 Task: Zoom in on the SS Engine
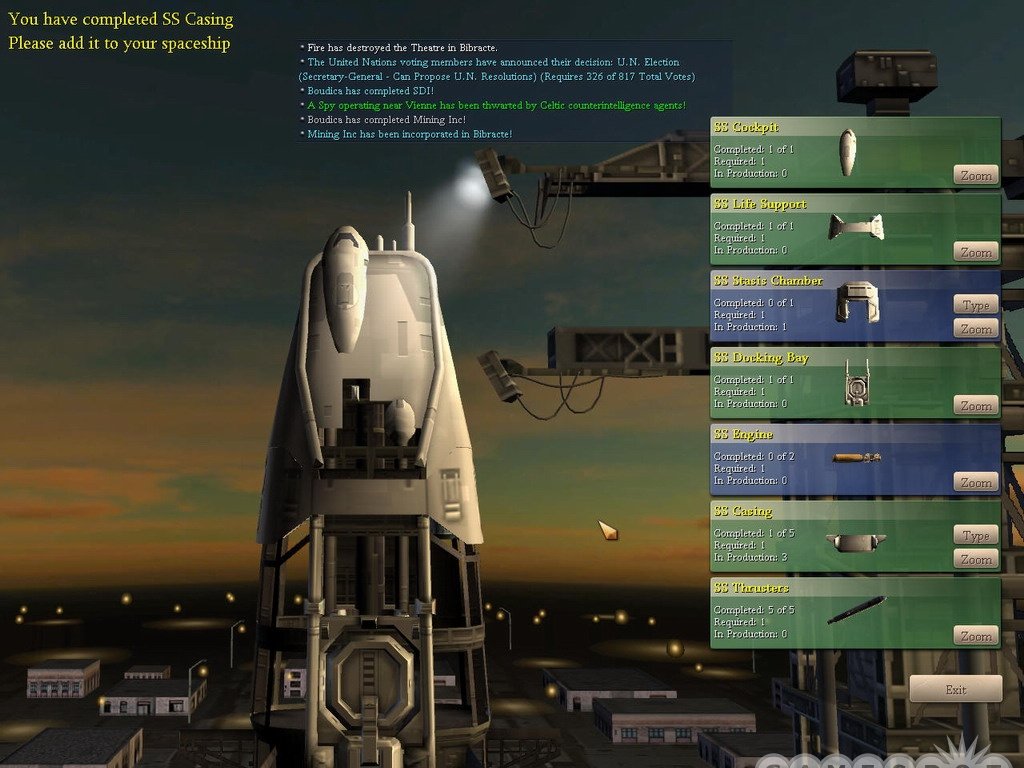[976, 482]
